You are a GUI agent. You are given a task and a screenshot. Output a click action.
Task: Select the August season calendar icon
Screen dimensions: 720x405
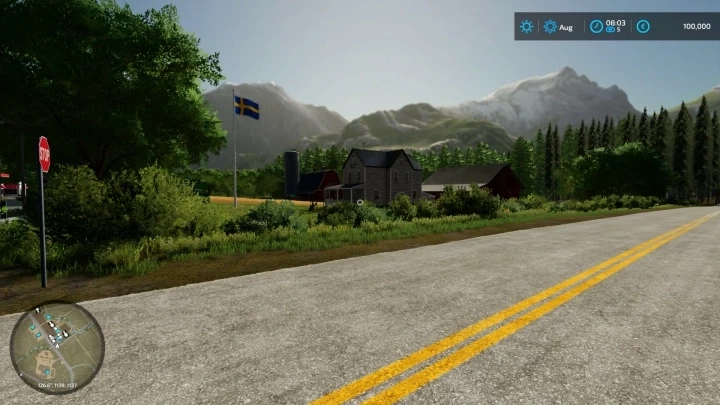[x=550, y=26]
